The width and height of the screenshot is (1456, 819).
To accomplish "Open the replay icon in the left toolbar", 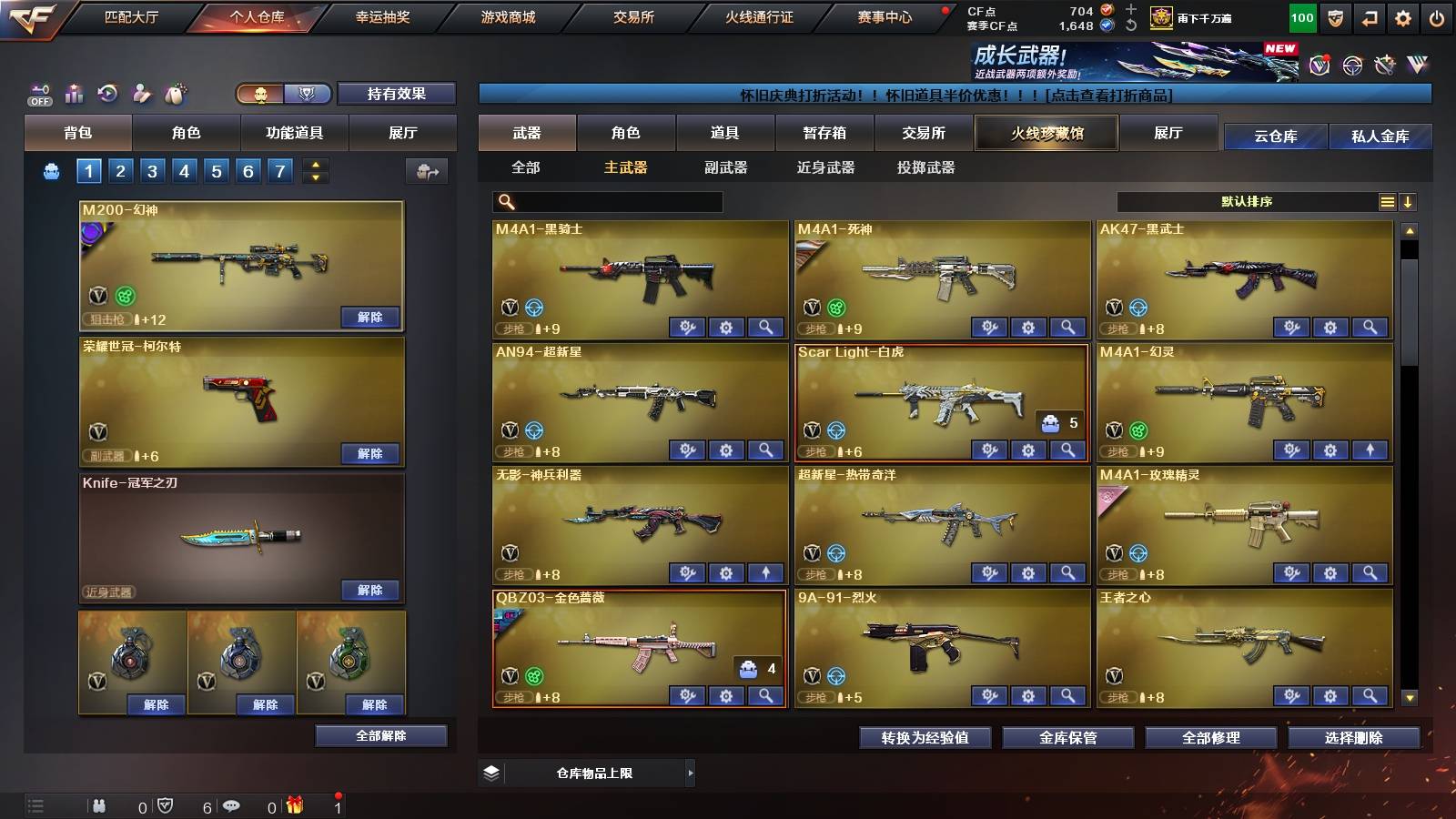I will click(x=106, y=93).
